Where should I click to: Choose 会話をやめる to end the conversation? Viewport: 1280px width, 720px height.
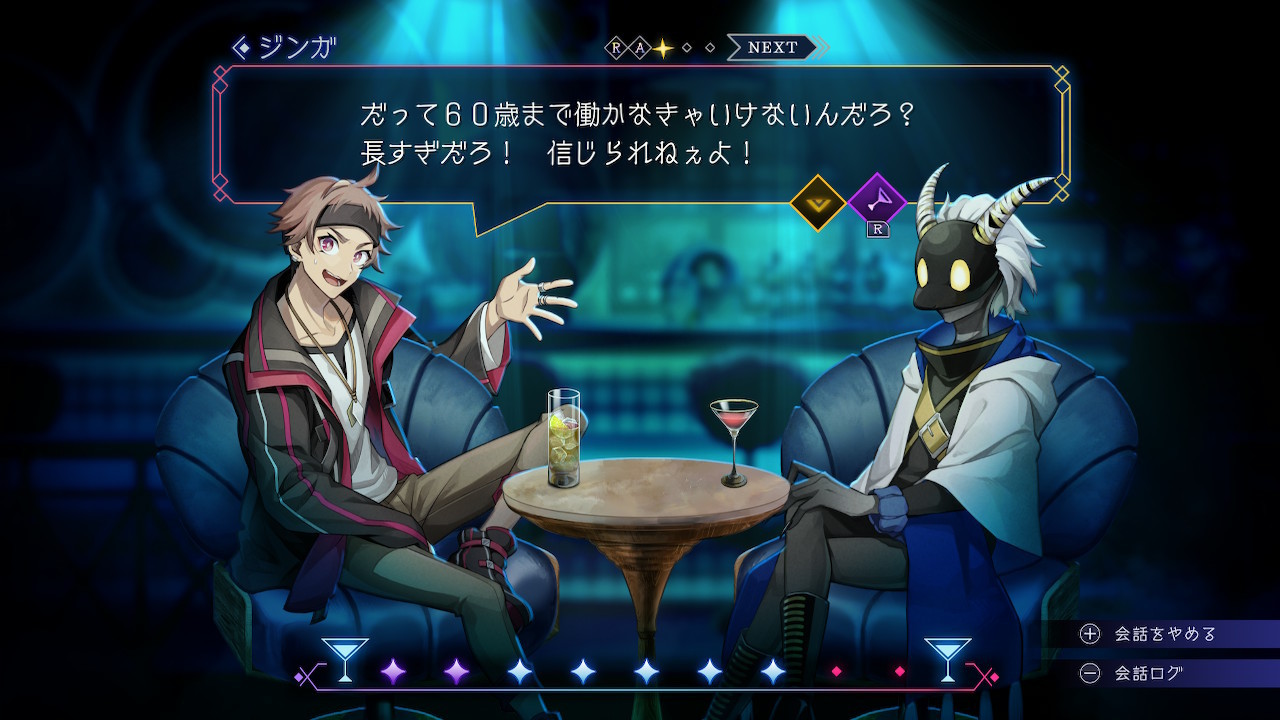[1164, 634]
